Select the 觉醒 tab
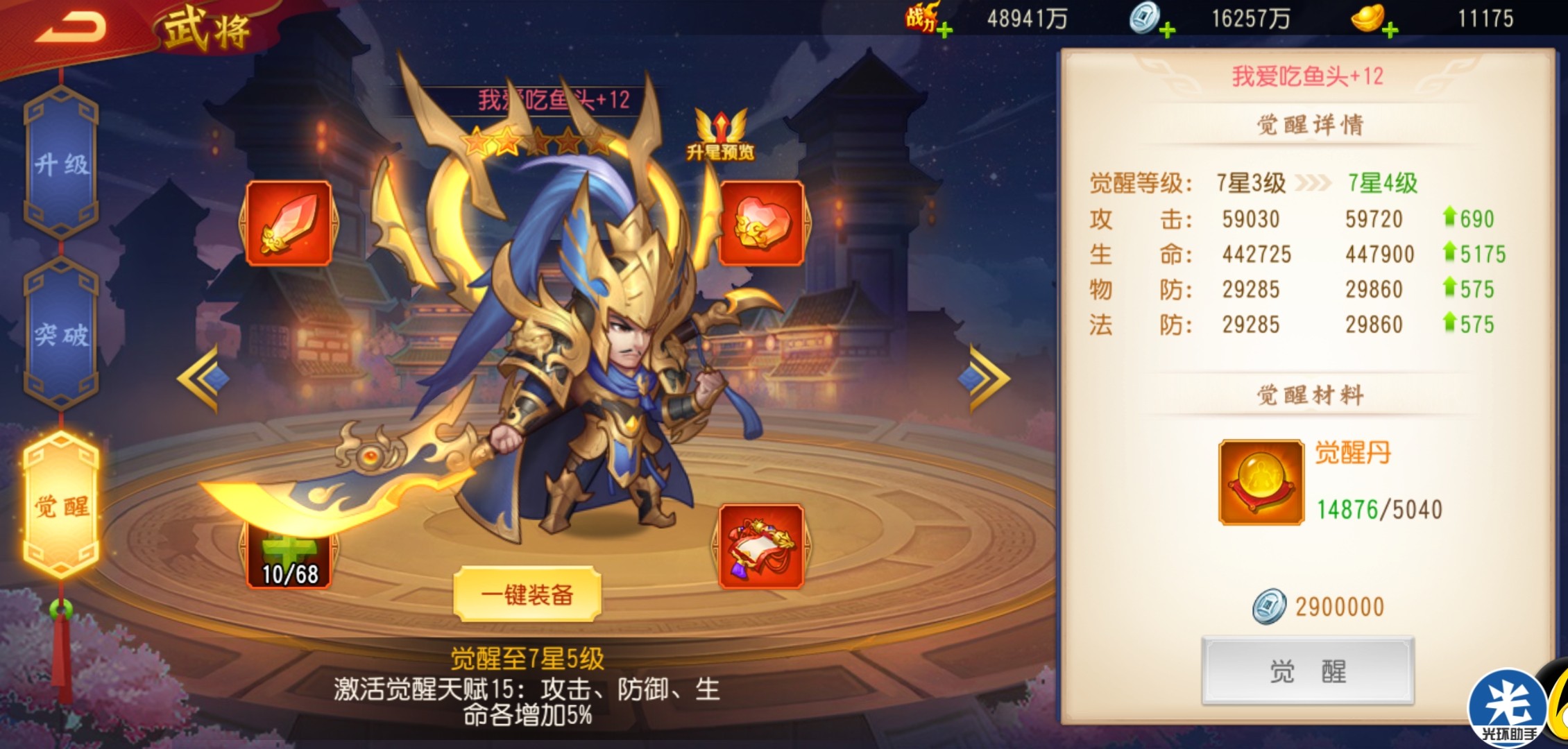Image resolution: width=1568 pixels, height=749 pixels. coord(61,506)
